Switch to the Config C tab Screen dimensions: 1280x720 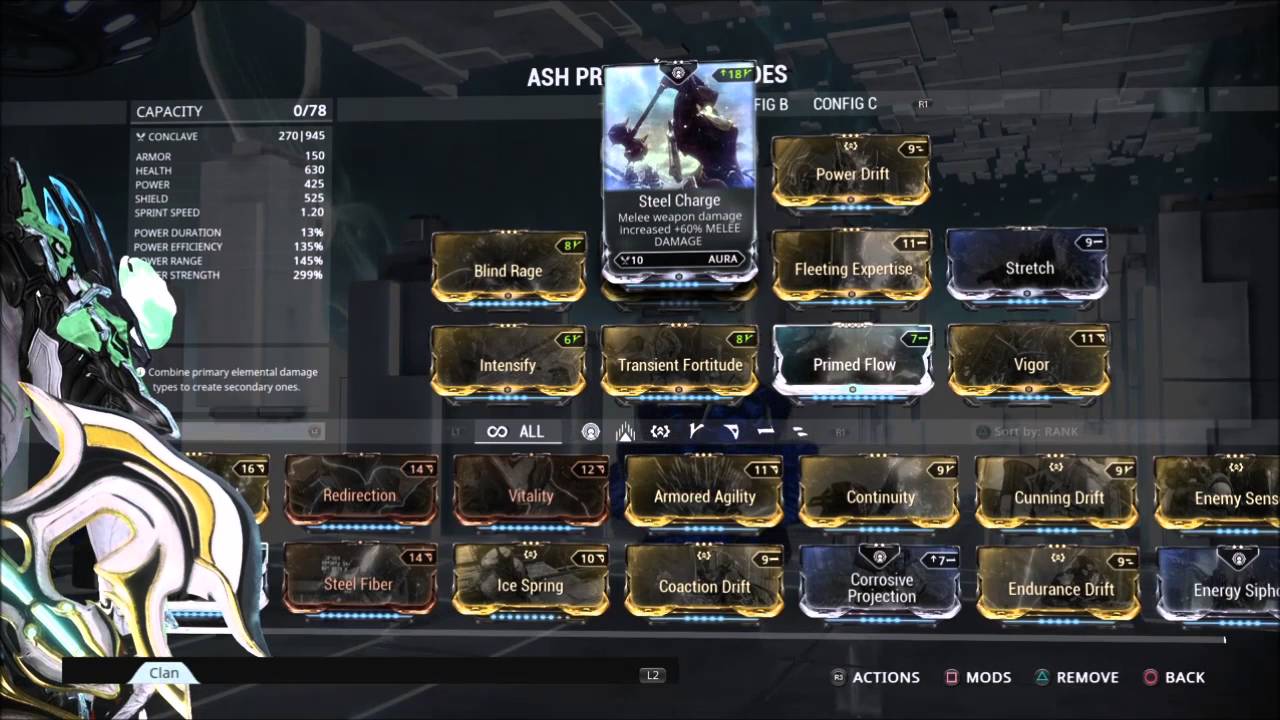click(845, 104)
